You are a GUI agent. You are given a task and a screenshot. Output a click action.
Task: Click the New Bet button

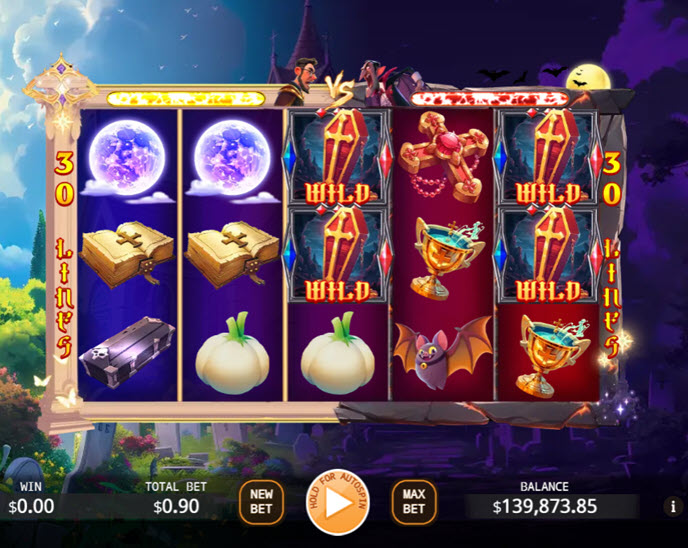click(x=261, y=501)
